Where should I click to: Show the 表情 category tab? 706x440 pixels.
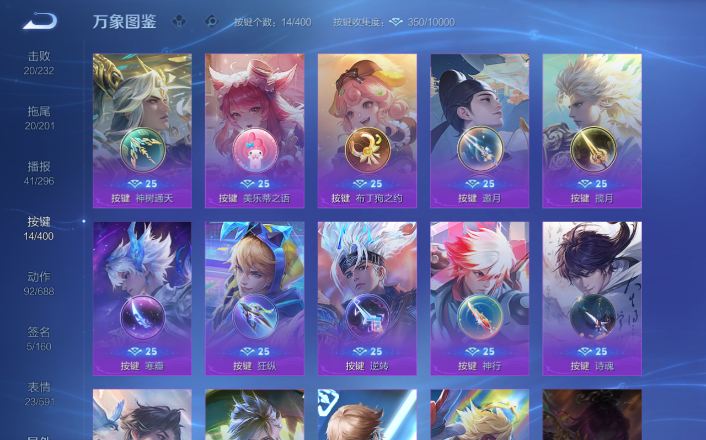(x=39, y=392)
